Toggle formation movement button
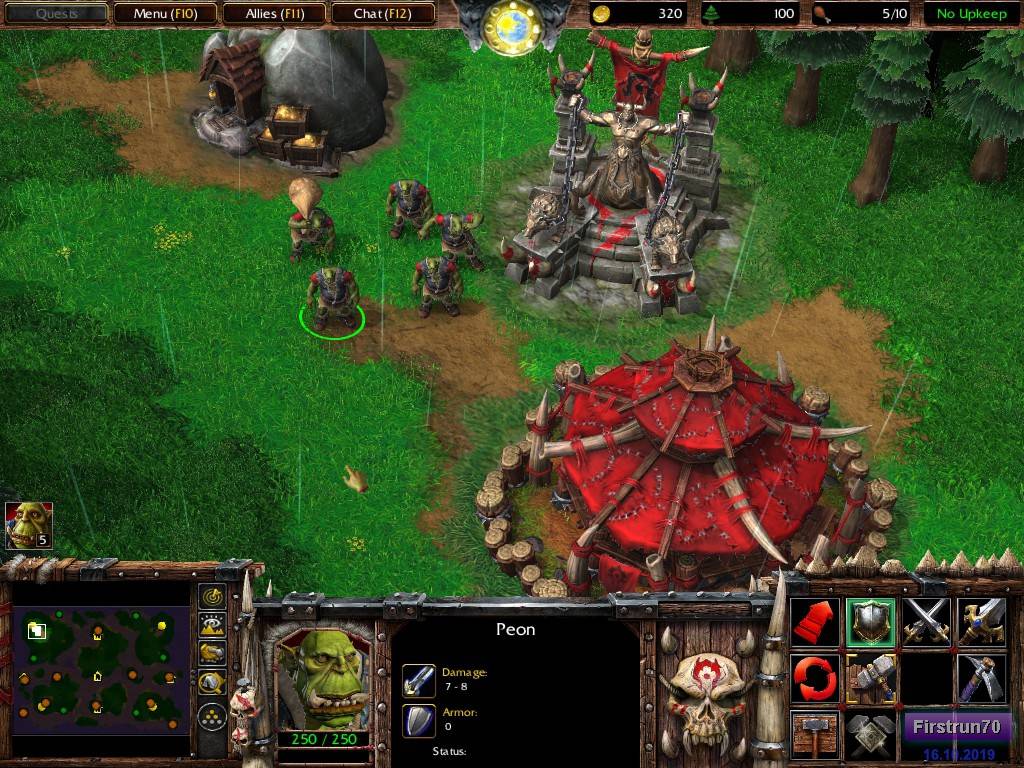The image size is (1024, 768). coord(212,716)
